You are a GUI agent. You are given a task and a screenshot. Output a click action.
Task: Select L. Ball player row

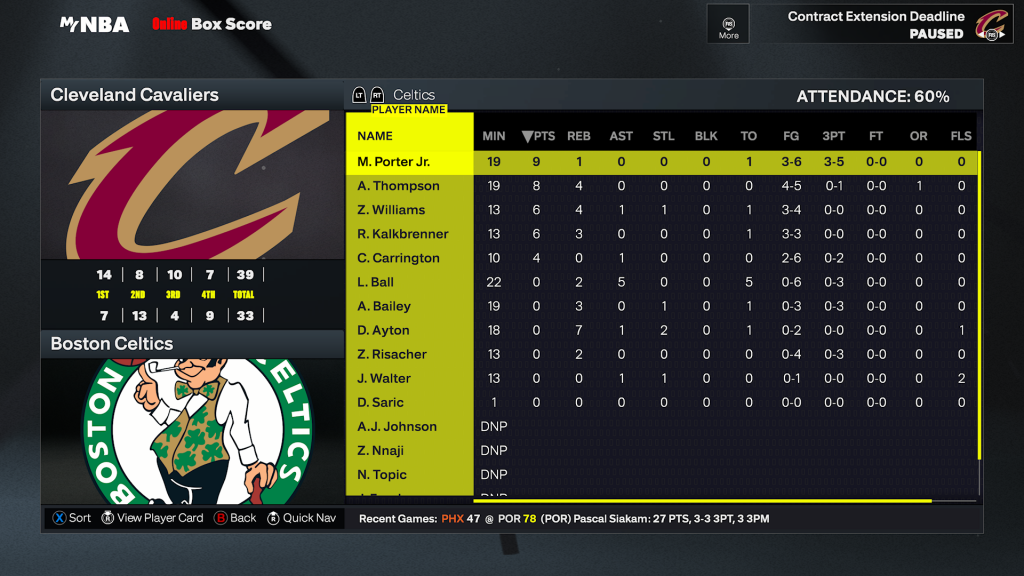click(x=376, y=282)
